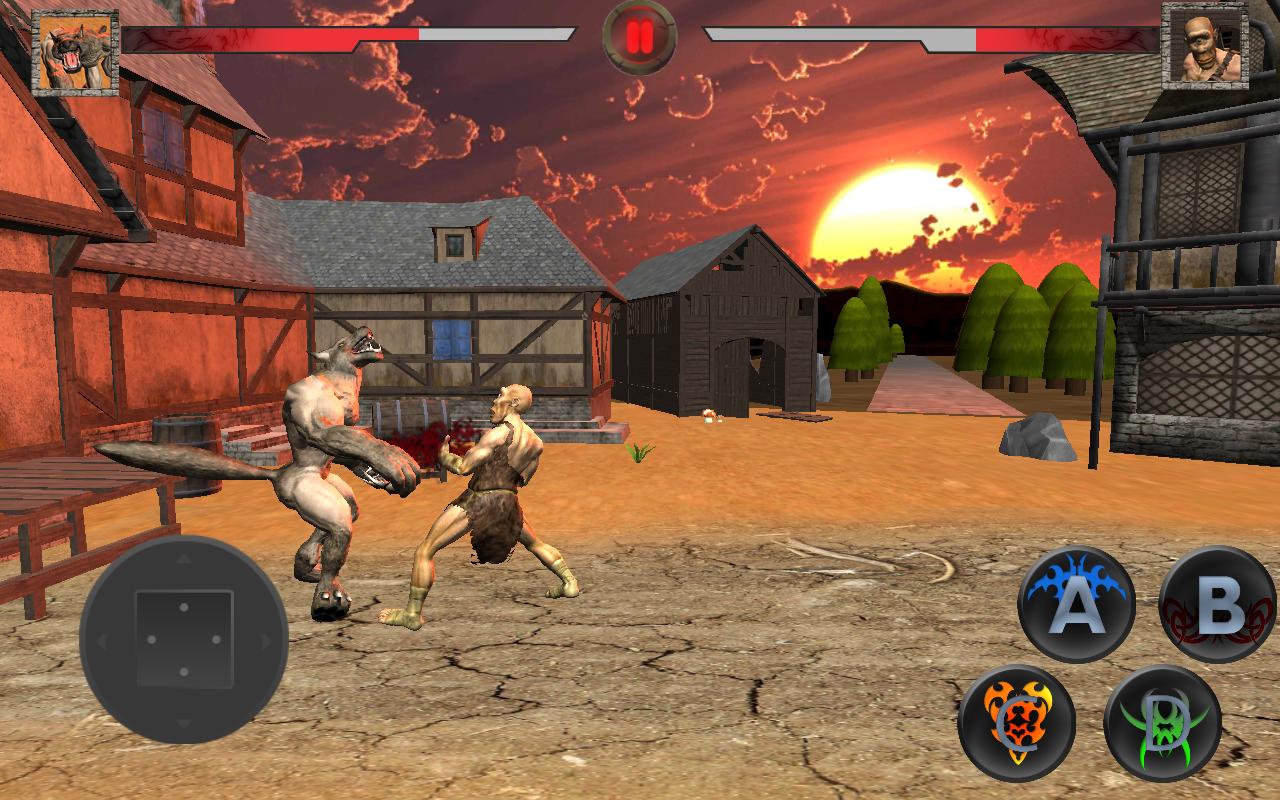This screenshot has width=1280, height=800.
Task: Hit the dark red B attack button
Action: pos(1217,604)
